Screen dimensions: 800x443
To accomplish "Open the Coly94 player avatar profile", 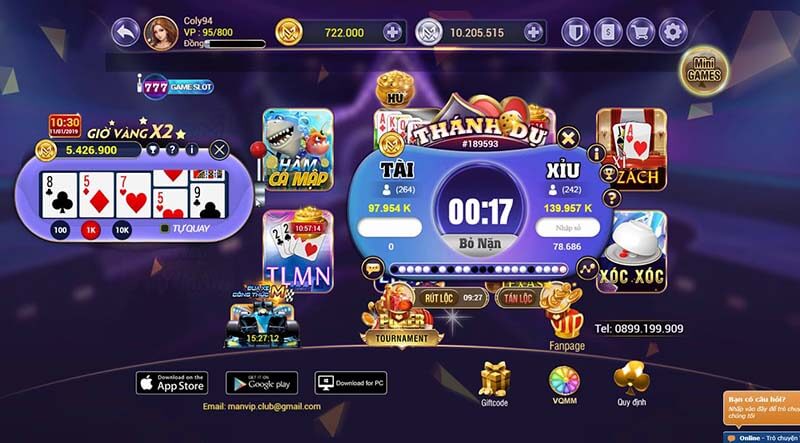I will click(x=161, y=32).
